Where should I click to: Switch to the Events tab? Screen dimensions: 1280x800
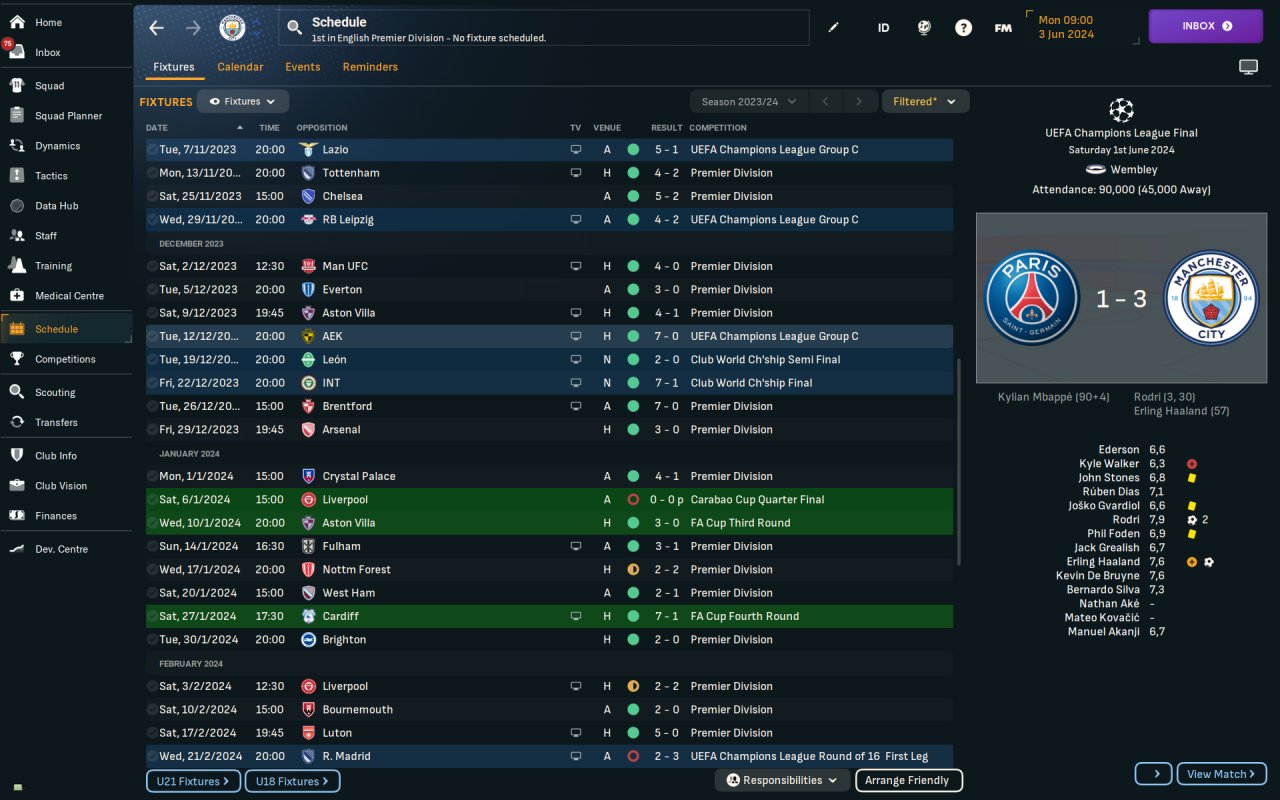point(302,67)
